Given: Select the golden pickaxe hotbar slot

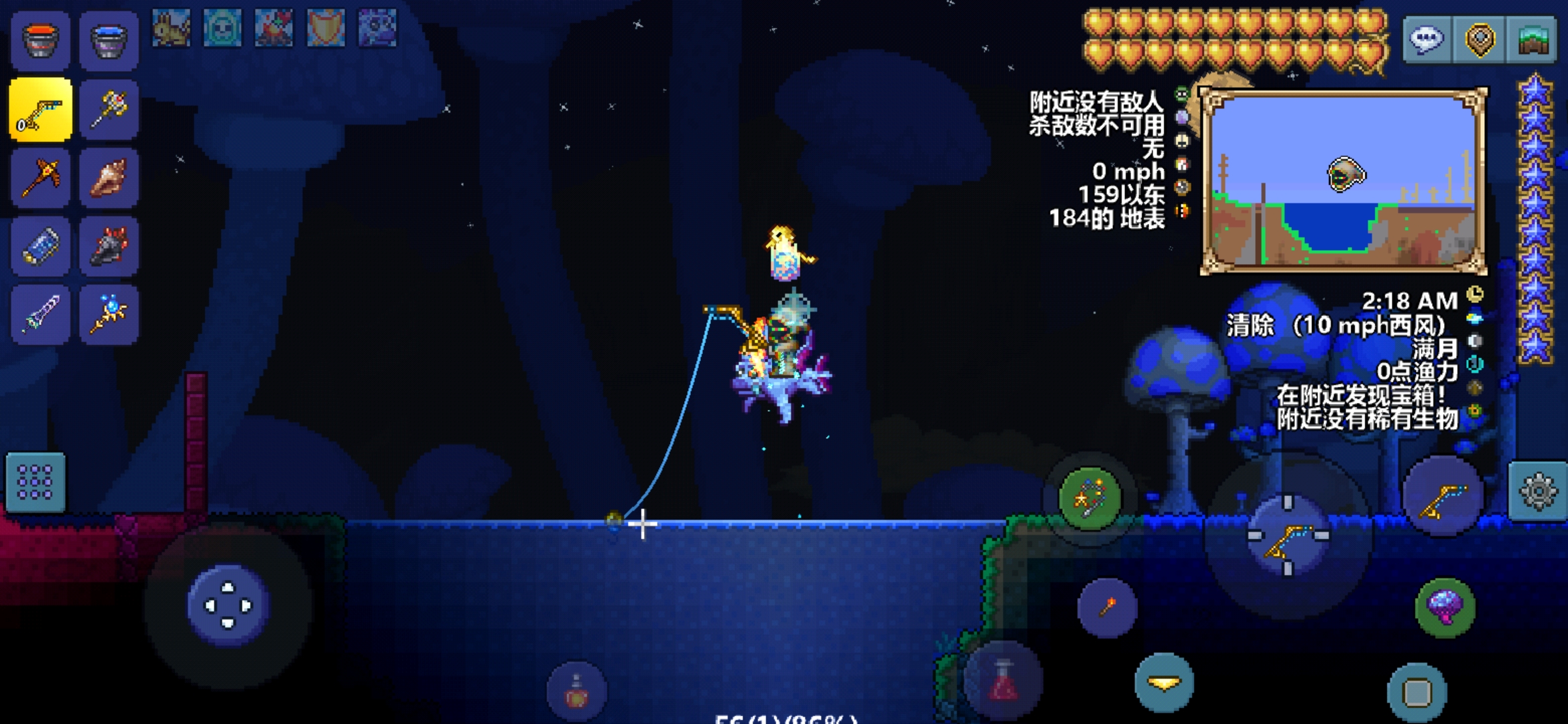Looking at the screenshot, I should (x=40, y=178).
